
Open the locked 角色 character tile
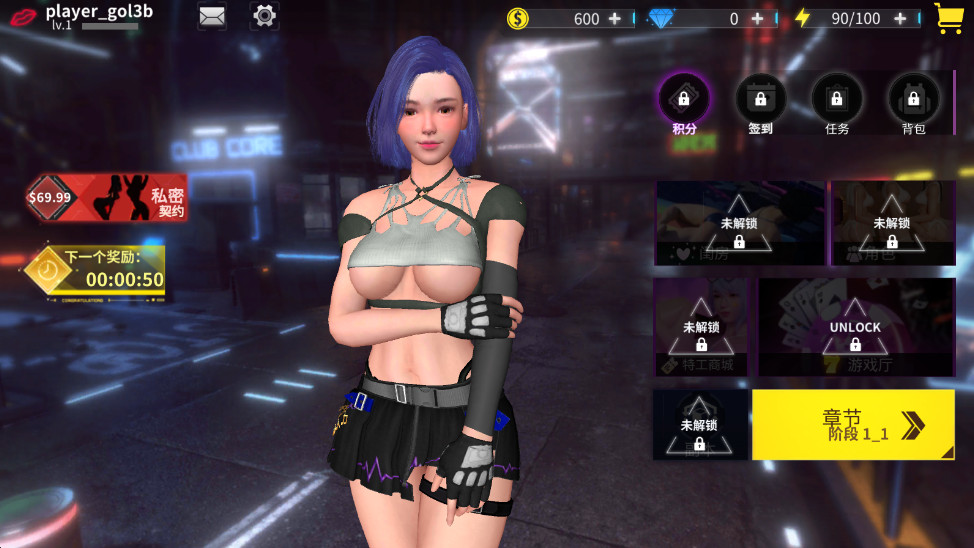click(891, 224)
